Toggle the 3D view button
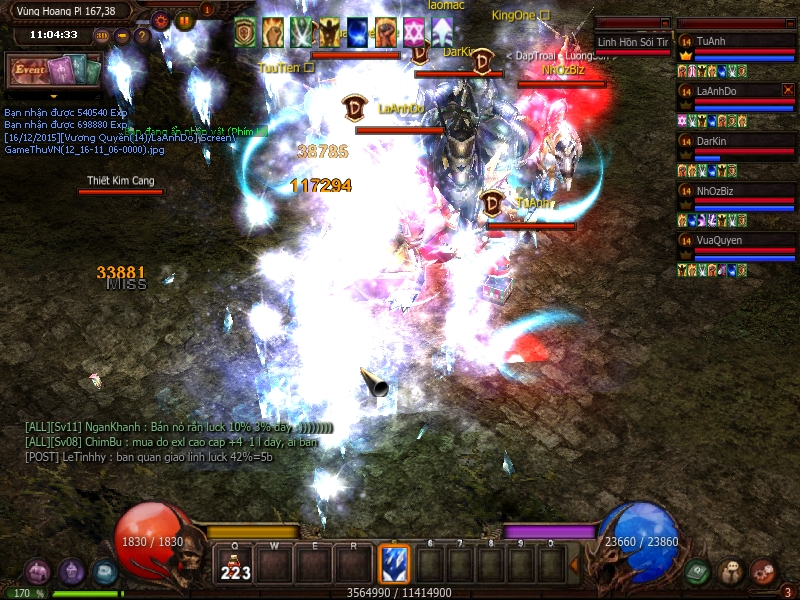Screen dimensions: 800x600 pos(102,36)
